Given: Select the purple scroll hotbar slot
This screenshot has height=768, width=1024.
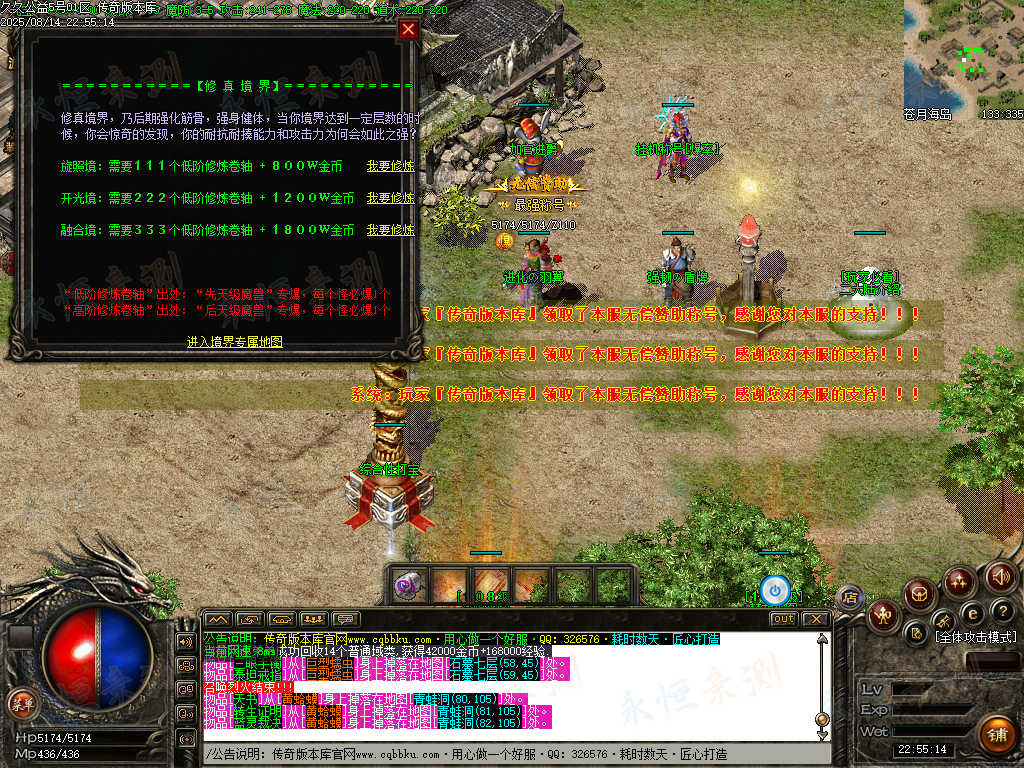Looking at the screenshot, I should coord(408,586).
